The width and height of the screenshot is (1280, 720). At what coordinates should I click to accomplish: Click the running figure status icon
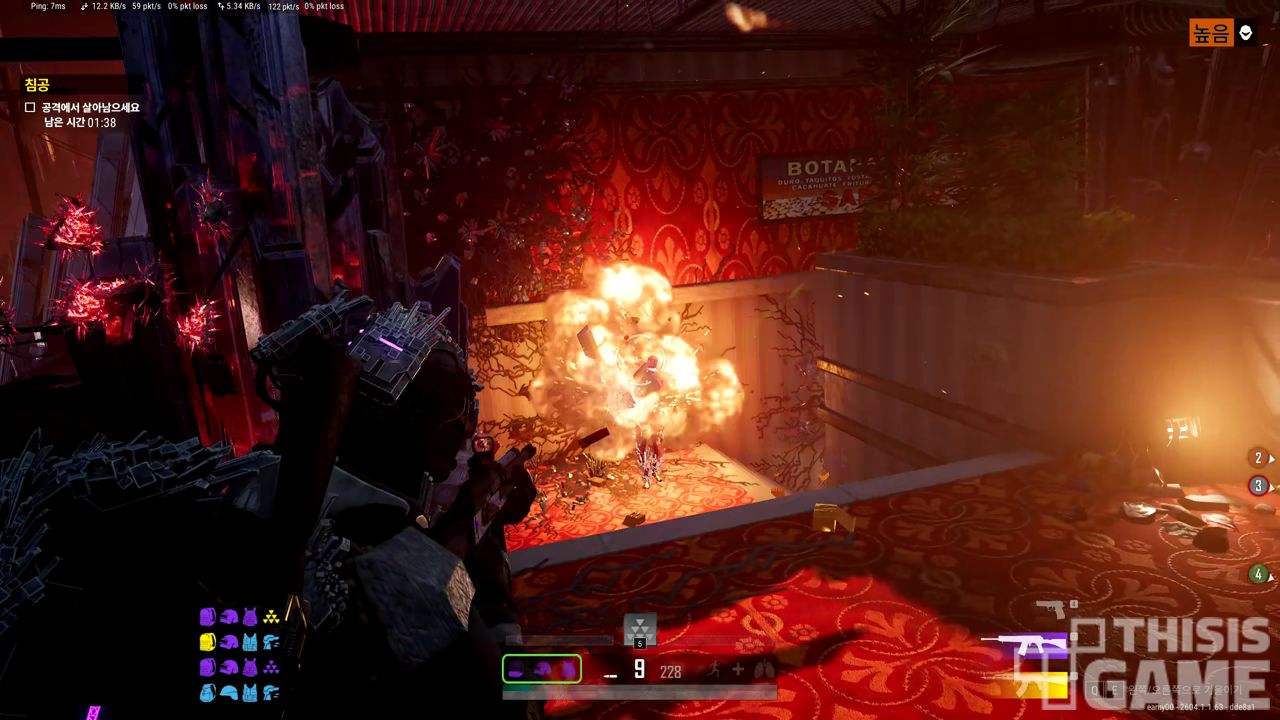[714, 670]
